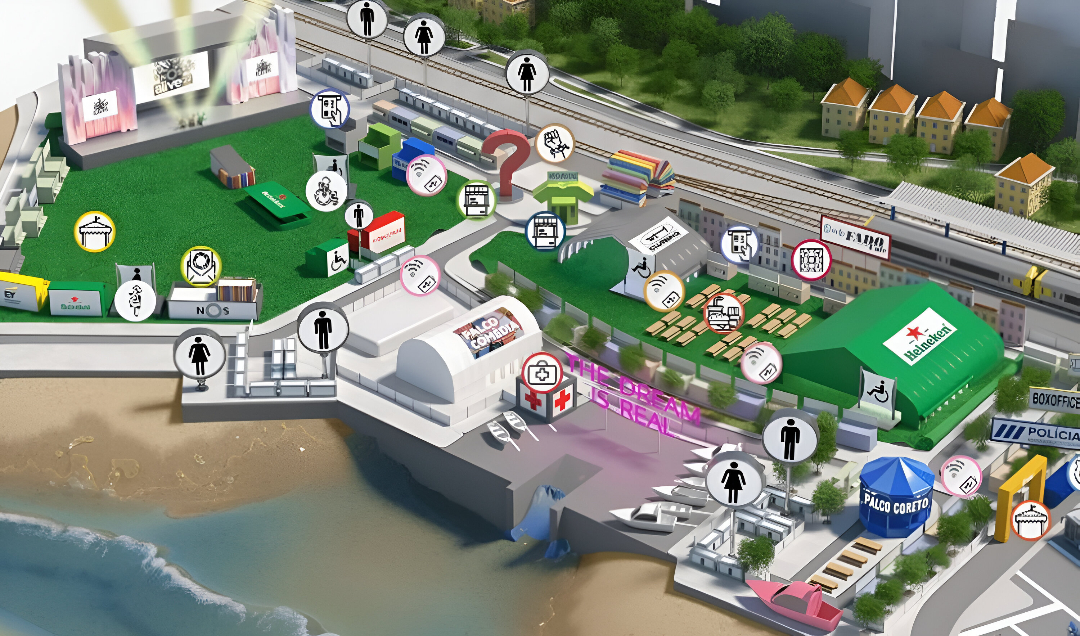Select the topmost men's restroom marker
The width and height of the screenshot is (1080, 636).
(x=367, y=18)
